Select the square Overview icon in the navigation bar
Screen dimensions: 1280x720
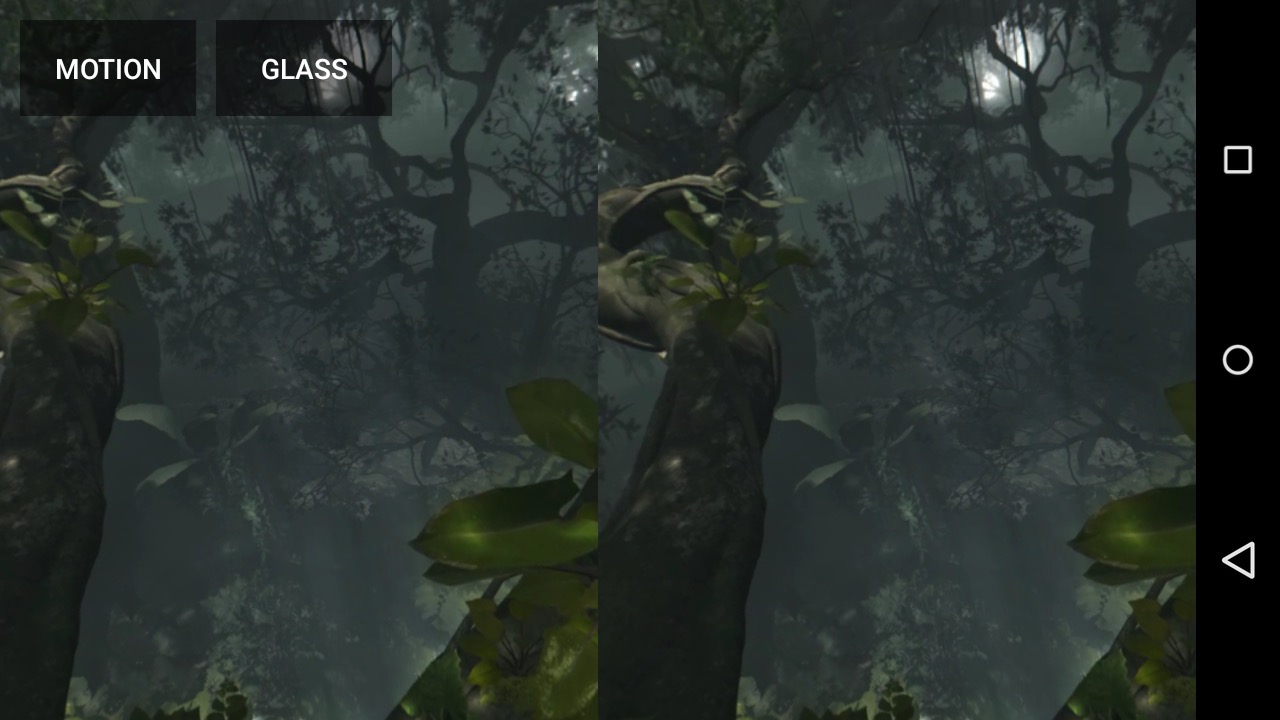pyautogui.click(x=1238, y=160)
